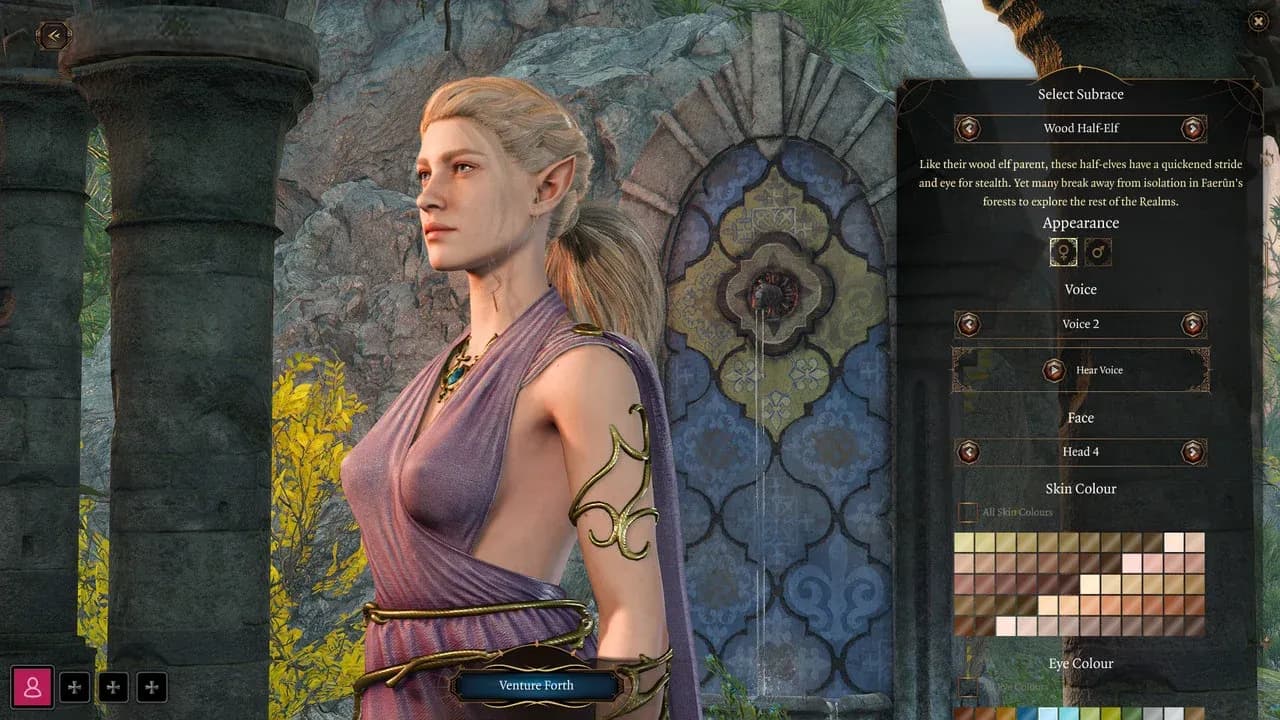Choose the previous voice option
1280x720 pixels.
(967, 324)
